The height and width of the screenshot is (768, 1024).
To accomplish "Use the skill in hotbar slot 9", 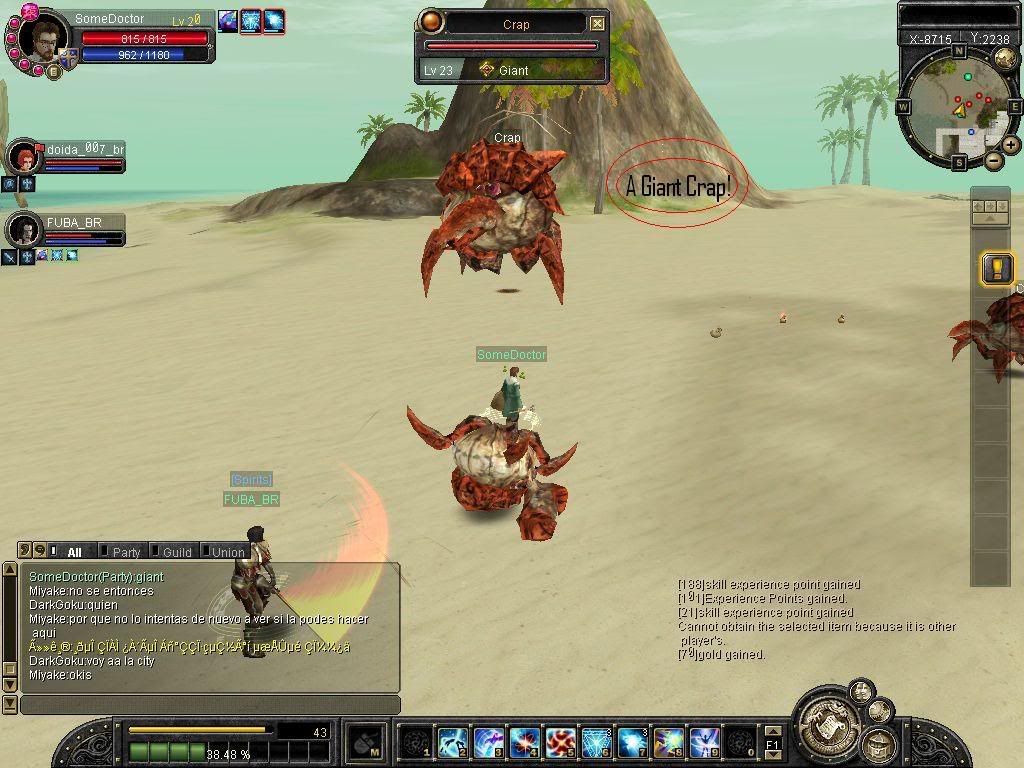I will tap(704, 742).
